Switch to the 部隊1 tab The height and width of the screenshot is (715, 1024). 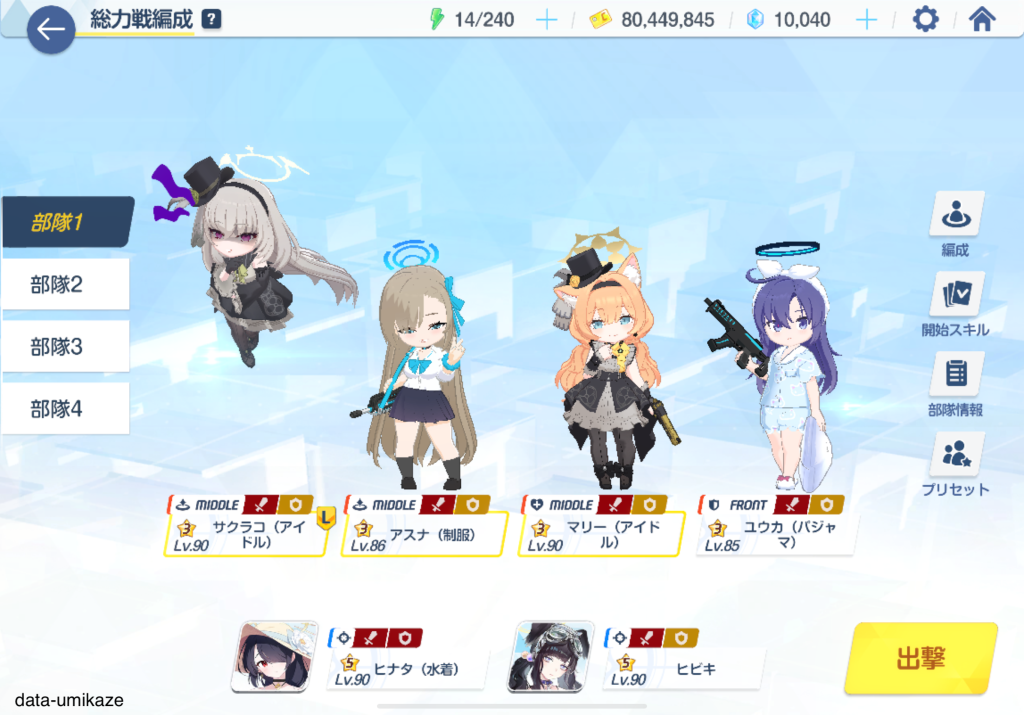[67, 222]
